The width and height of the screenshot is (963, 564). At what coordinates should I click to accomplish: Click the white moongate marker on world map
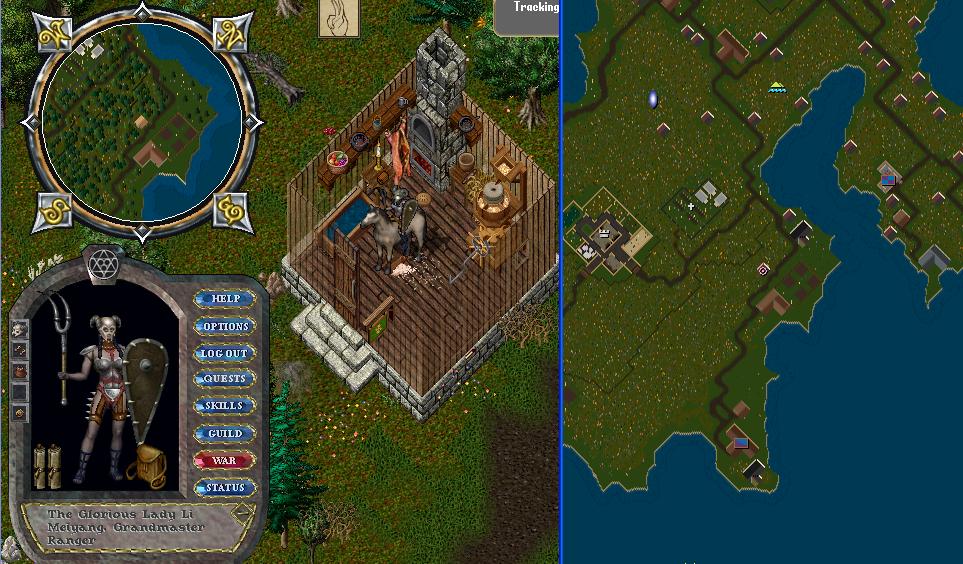point(653,99)
